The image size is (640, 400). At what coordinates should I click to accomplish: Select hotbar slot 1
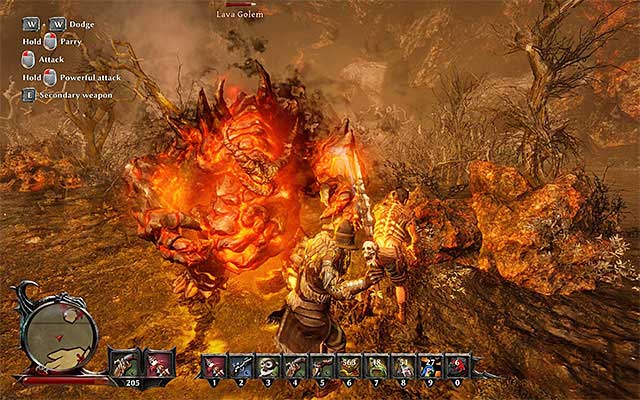tap(214, 365)
